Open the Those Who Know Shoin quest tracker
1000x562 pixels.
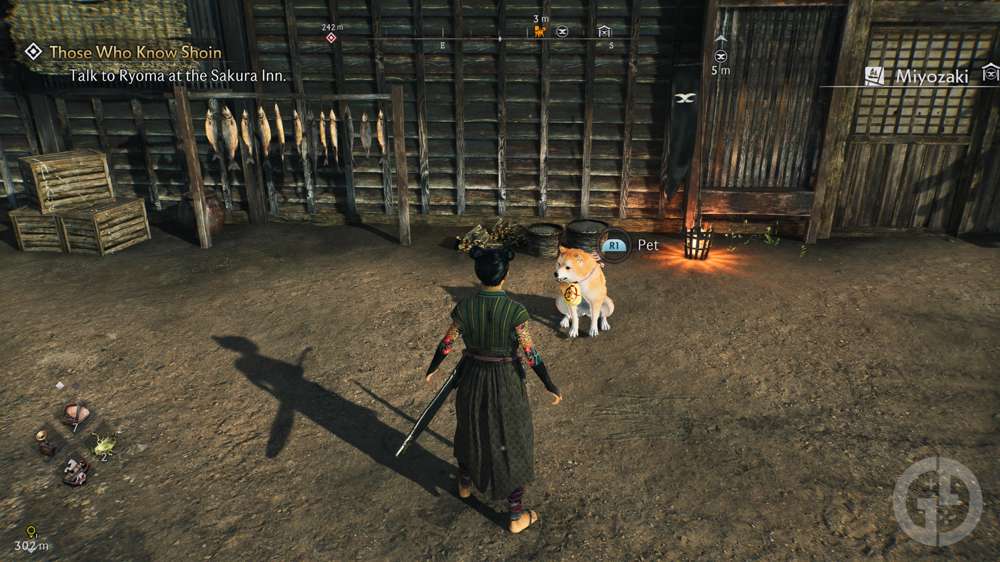(135, 52)
